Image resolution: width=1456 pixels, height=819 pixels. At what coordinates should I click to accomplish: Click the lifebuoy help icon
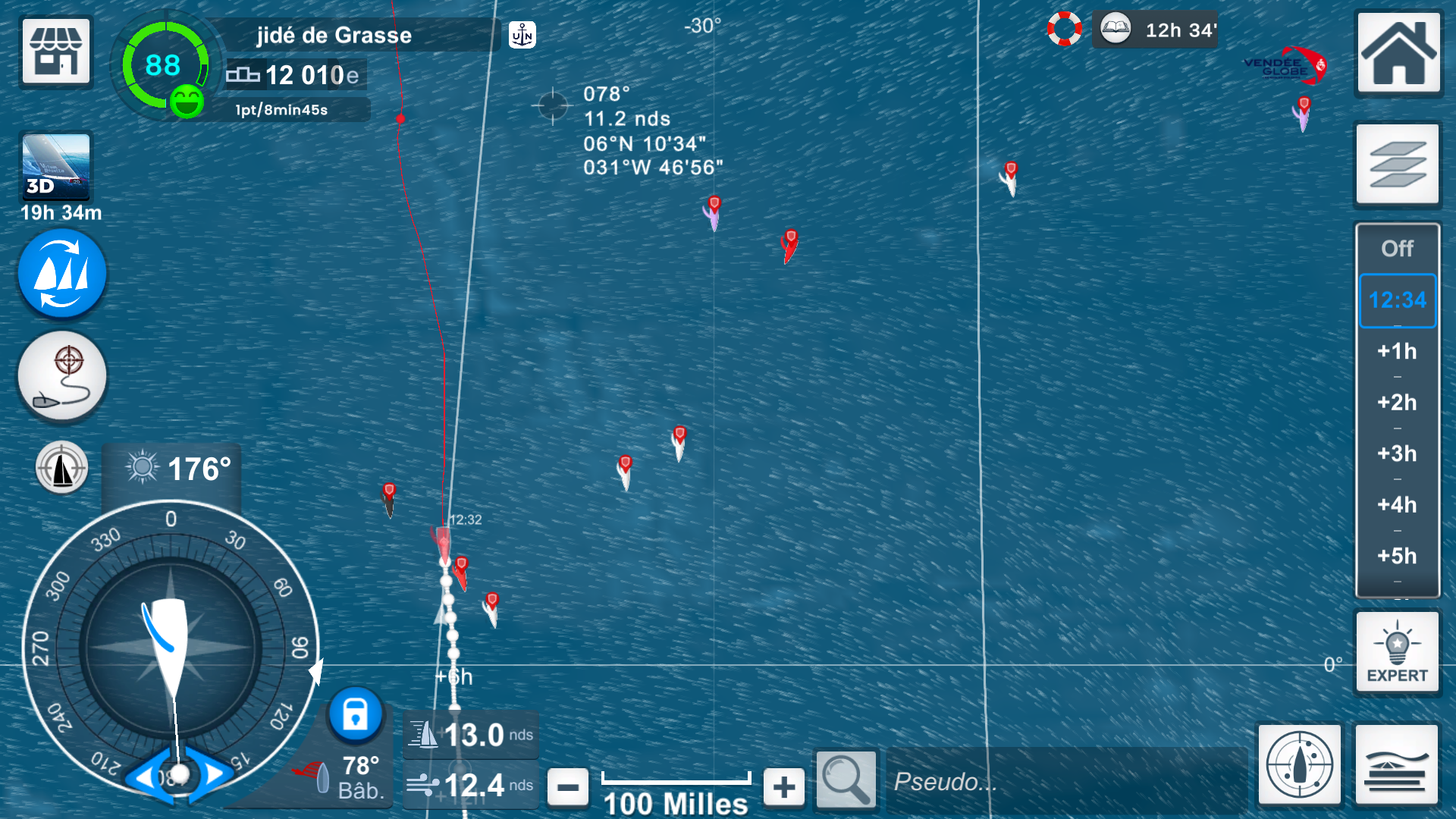[1065, 30]
